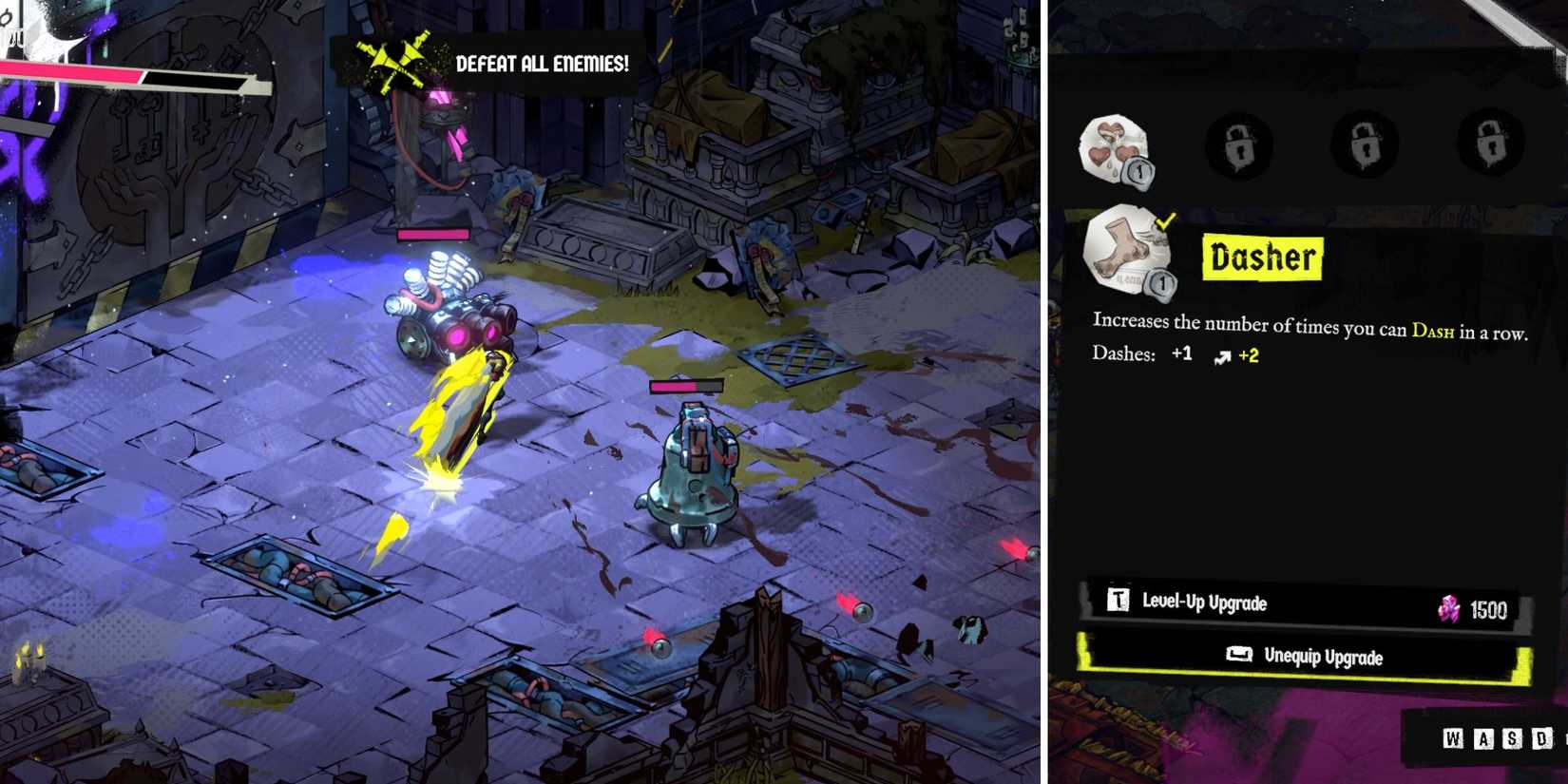1568x784 pixels.
Task: Select the Dasher title label
Action: pyautogui.click(x=1261, y=257)
